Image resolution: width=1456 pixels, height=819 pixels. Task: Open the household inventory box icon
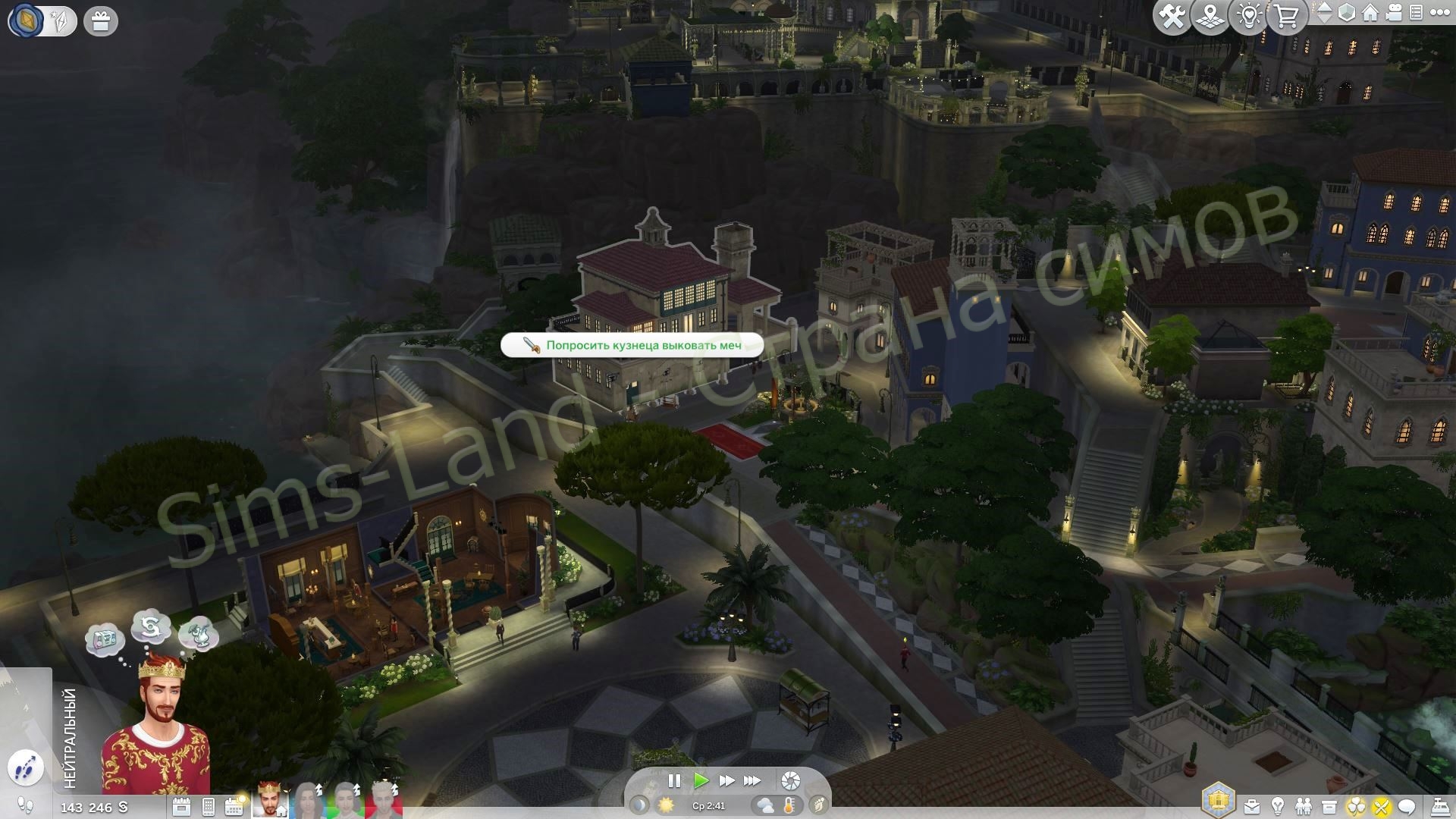1329,806
